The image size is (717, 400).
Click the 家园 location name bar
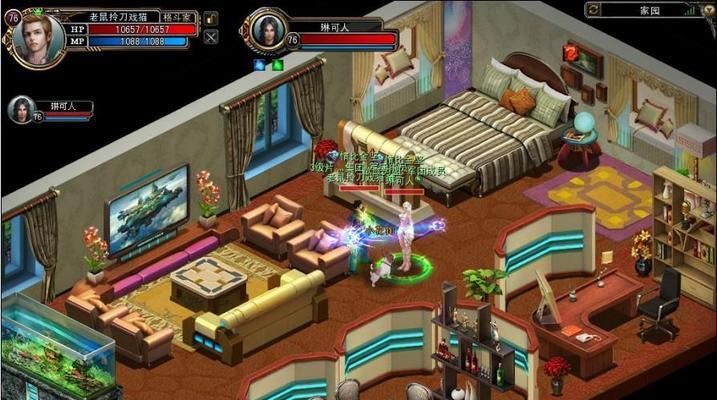tap(651, 8)
